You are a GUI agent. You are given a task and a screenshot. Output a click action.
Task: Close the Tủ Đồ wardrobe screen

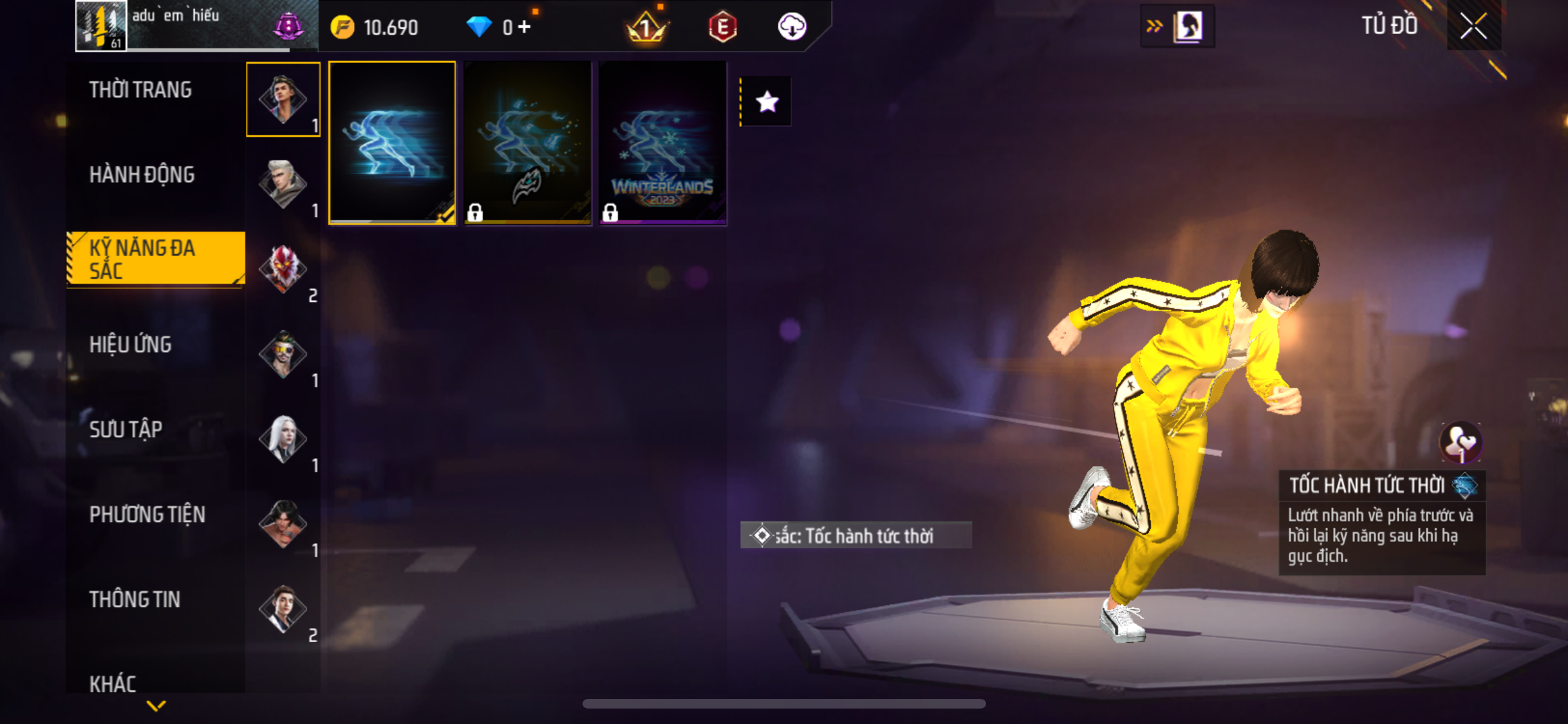click(x=1473, y=27)
